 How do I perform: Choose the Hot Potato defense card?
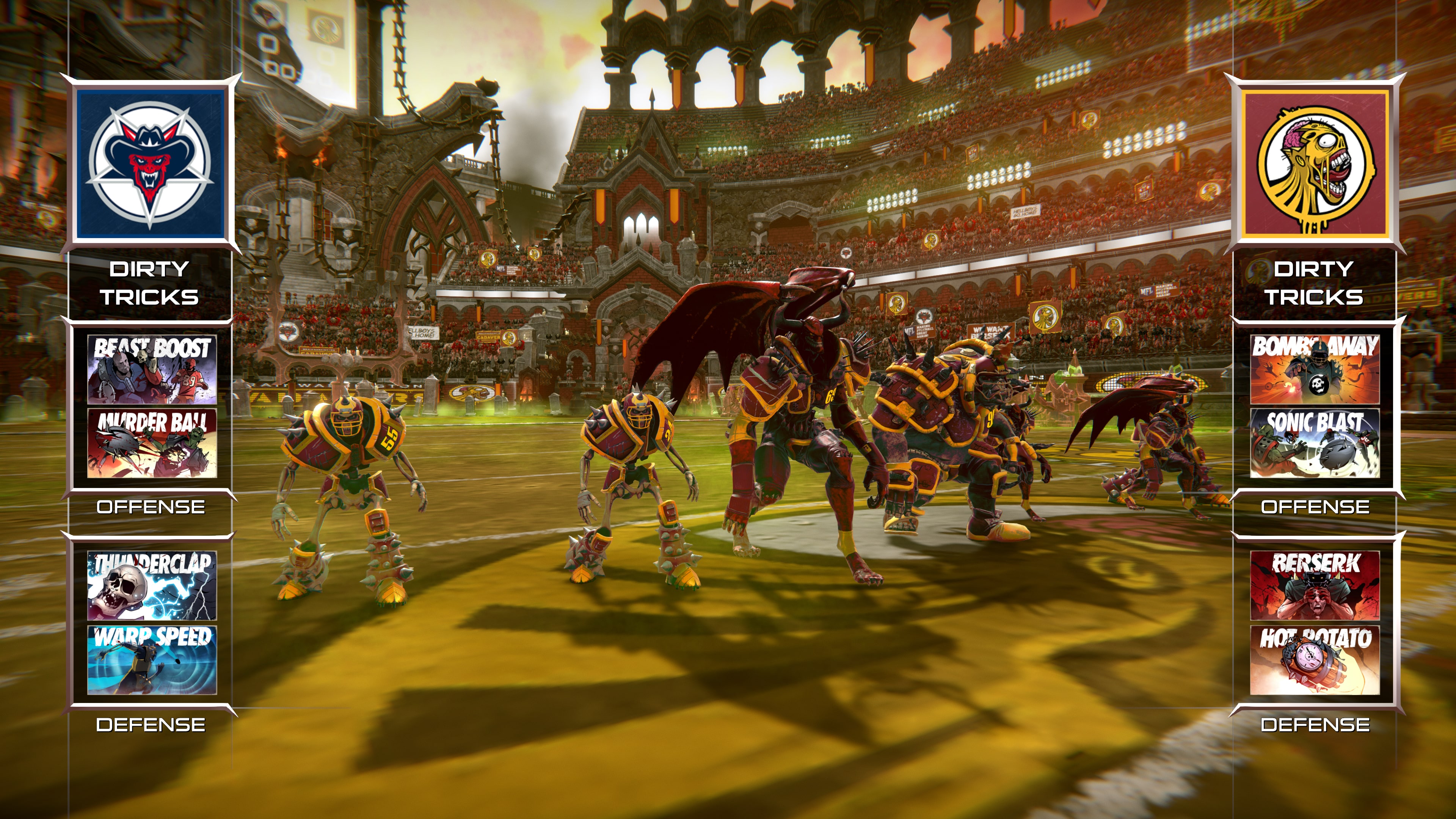click(x=1315, y=660)
